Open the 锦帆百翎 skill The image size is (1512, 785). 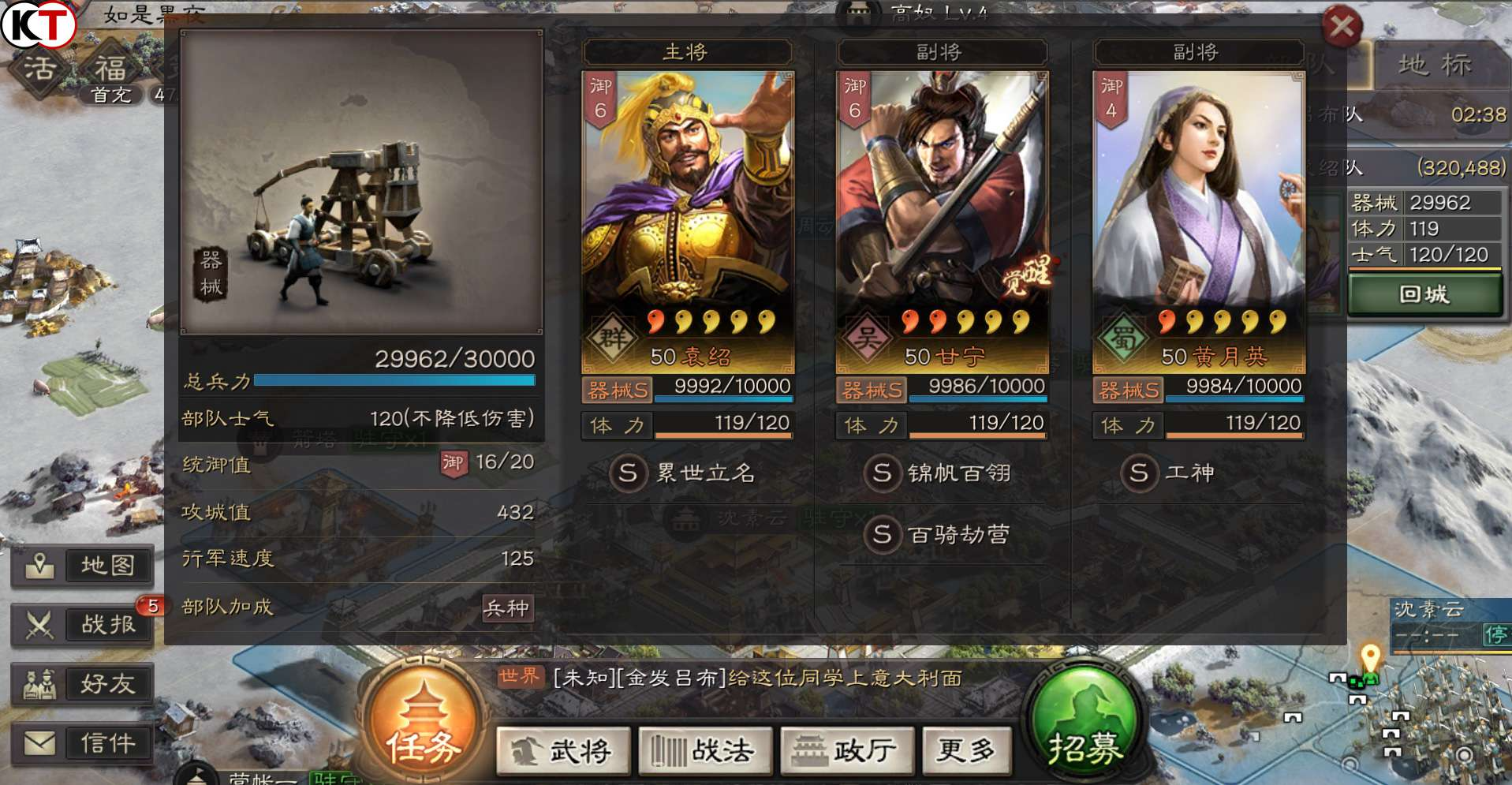click(939, 473)
